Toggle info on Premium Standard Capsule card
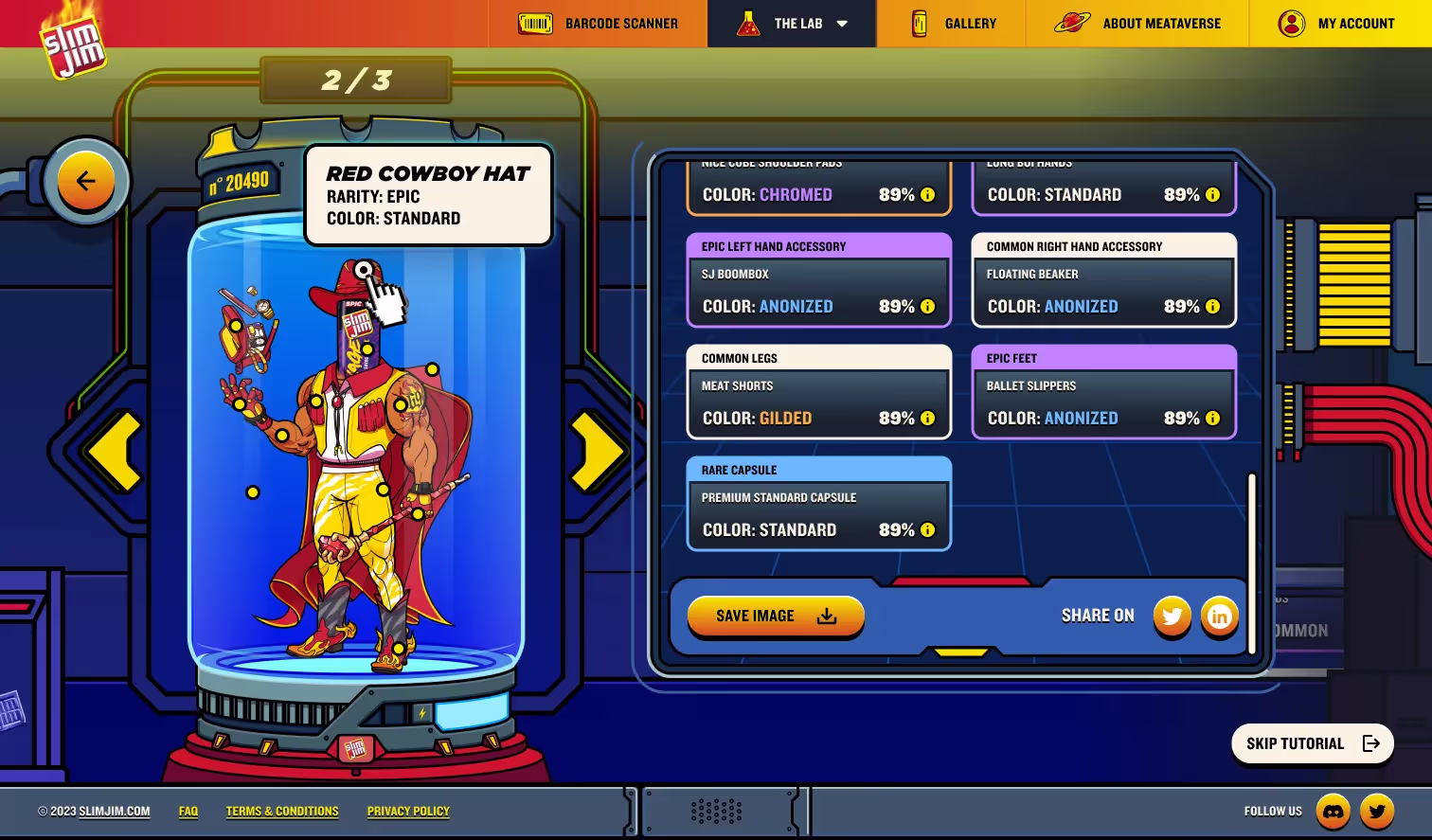Image resolution: width=1432 pixels, height=840 pixels. coord(927,529)
